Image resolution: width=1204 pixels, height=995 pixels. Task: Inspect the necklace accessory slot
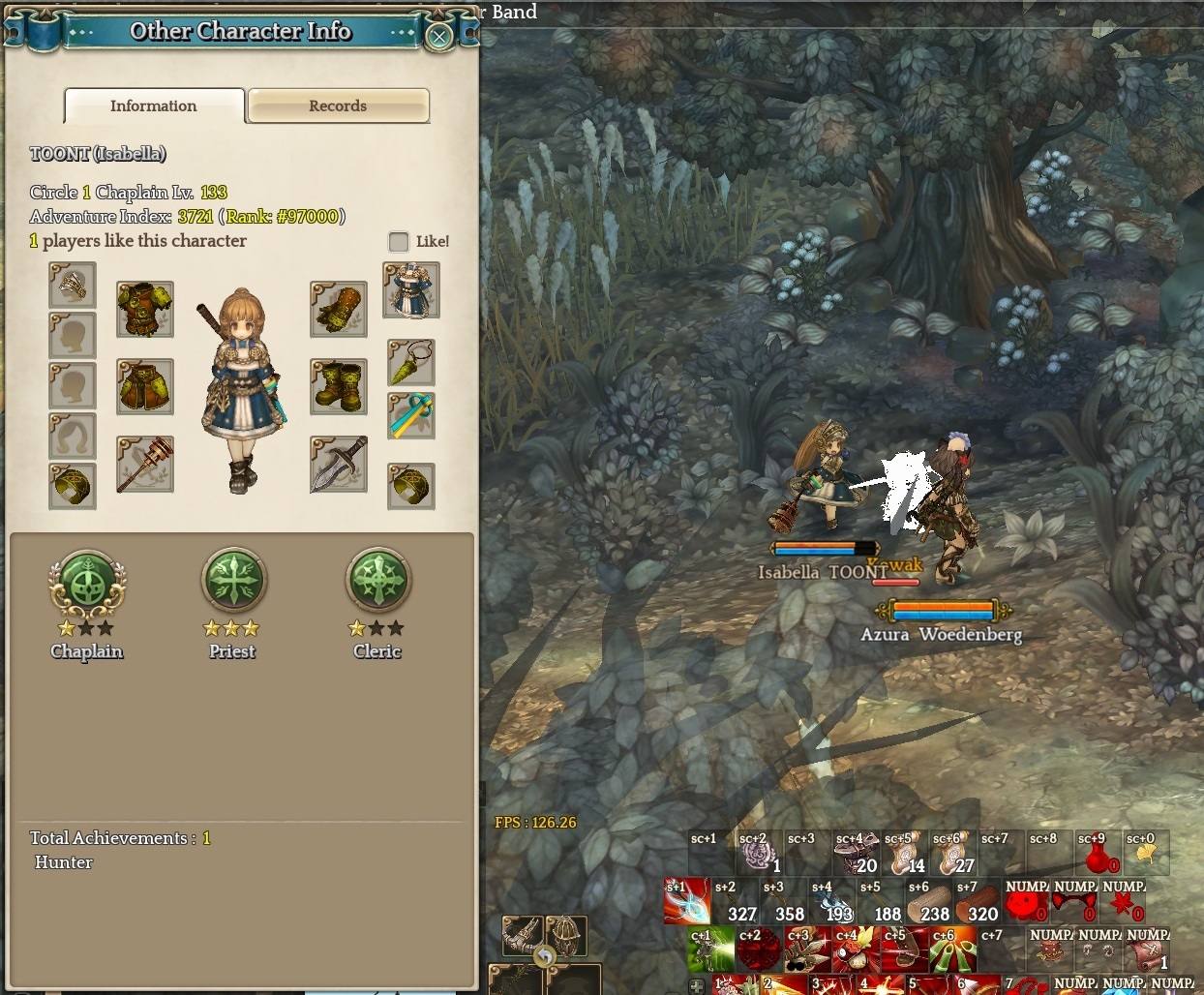pyautogui.click(x=411, y=363)
